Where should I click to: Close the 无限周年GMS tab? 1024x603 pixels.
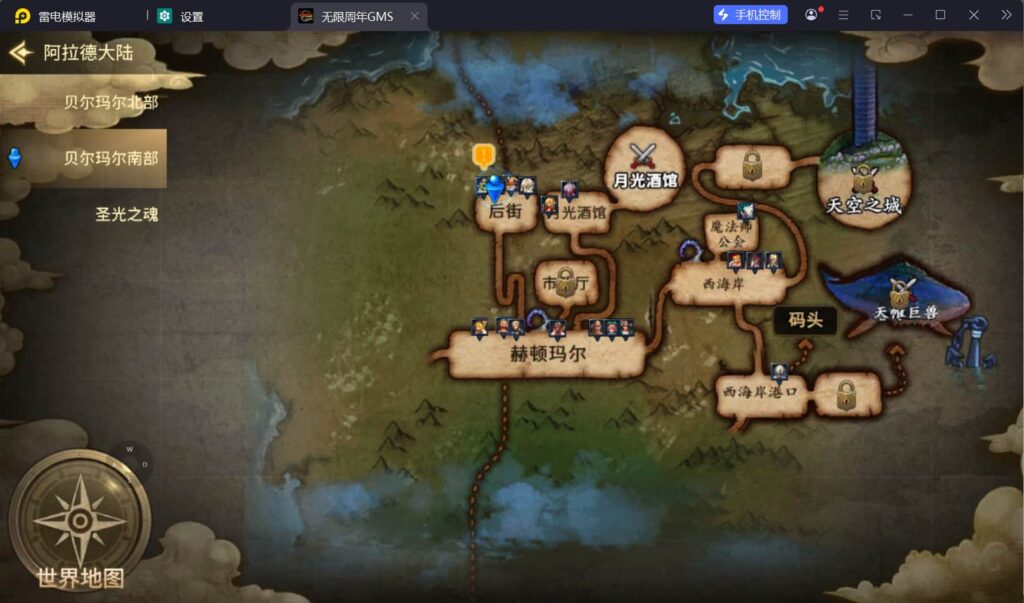tap(414, 16)
